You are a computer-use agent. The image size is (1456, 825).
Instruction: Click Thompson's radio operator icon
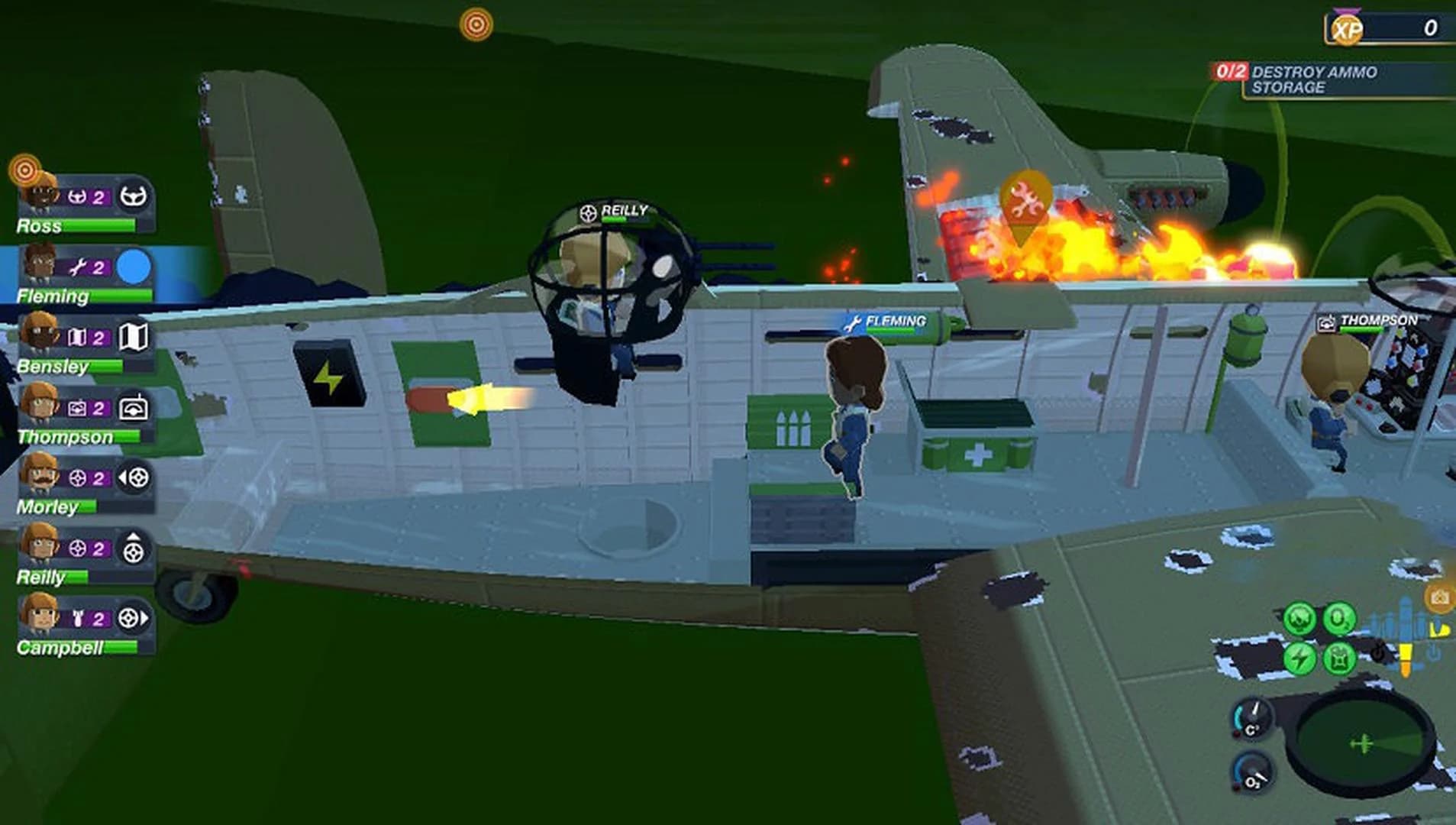(x=134, y=408)
